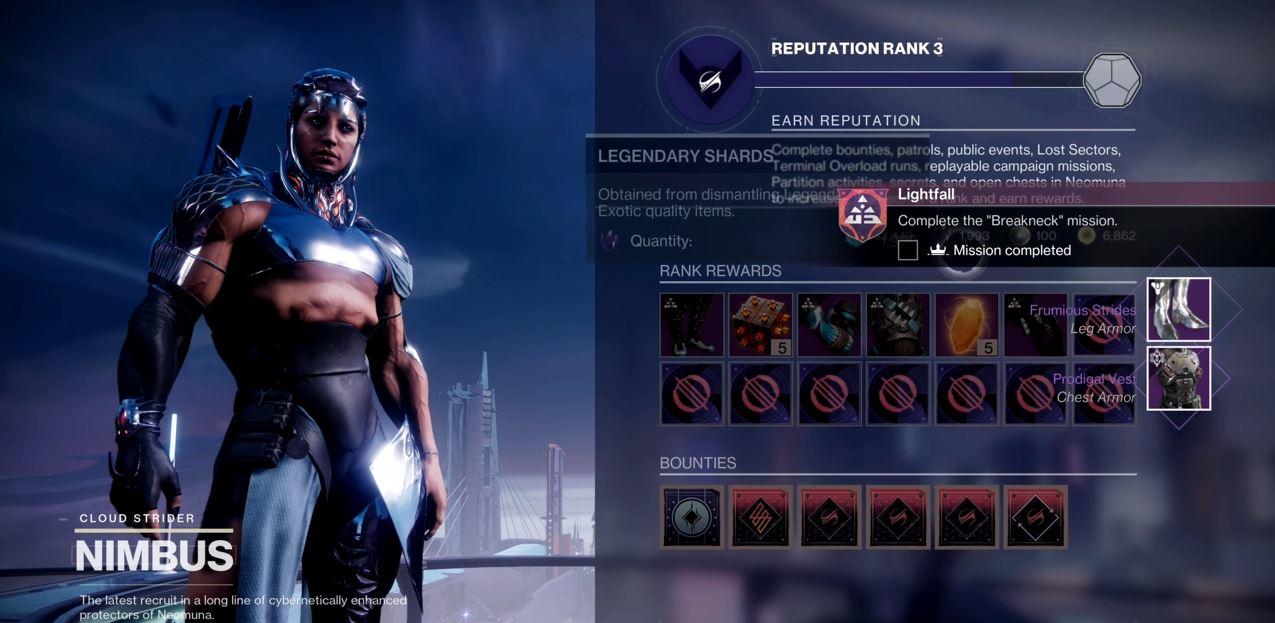1275x623 pixels.
Task: Select the reputation engram icon
Action: (1112, 80)
